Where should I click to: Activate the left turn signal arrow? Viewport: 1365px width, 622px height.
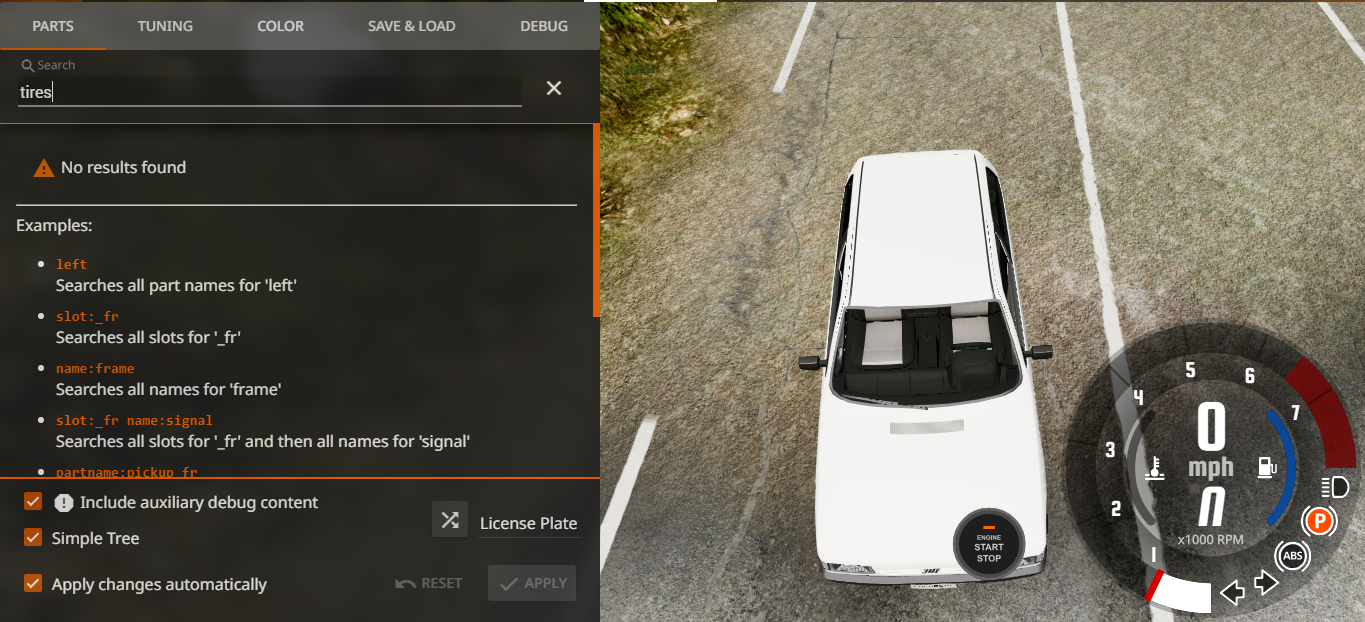1233,592
